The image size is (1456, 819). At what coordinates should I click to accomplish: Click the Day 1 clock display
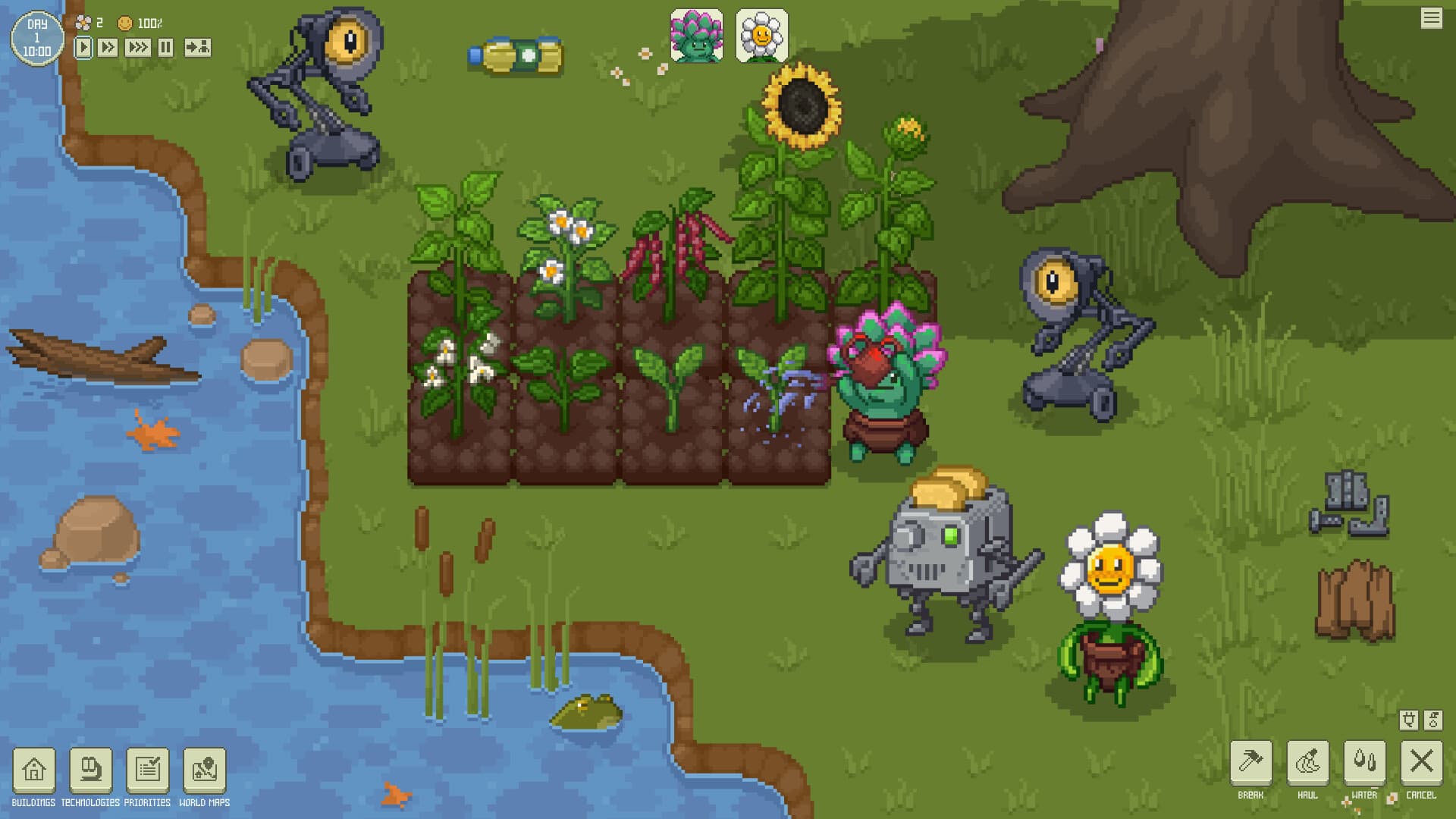36,36
